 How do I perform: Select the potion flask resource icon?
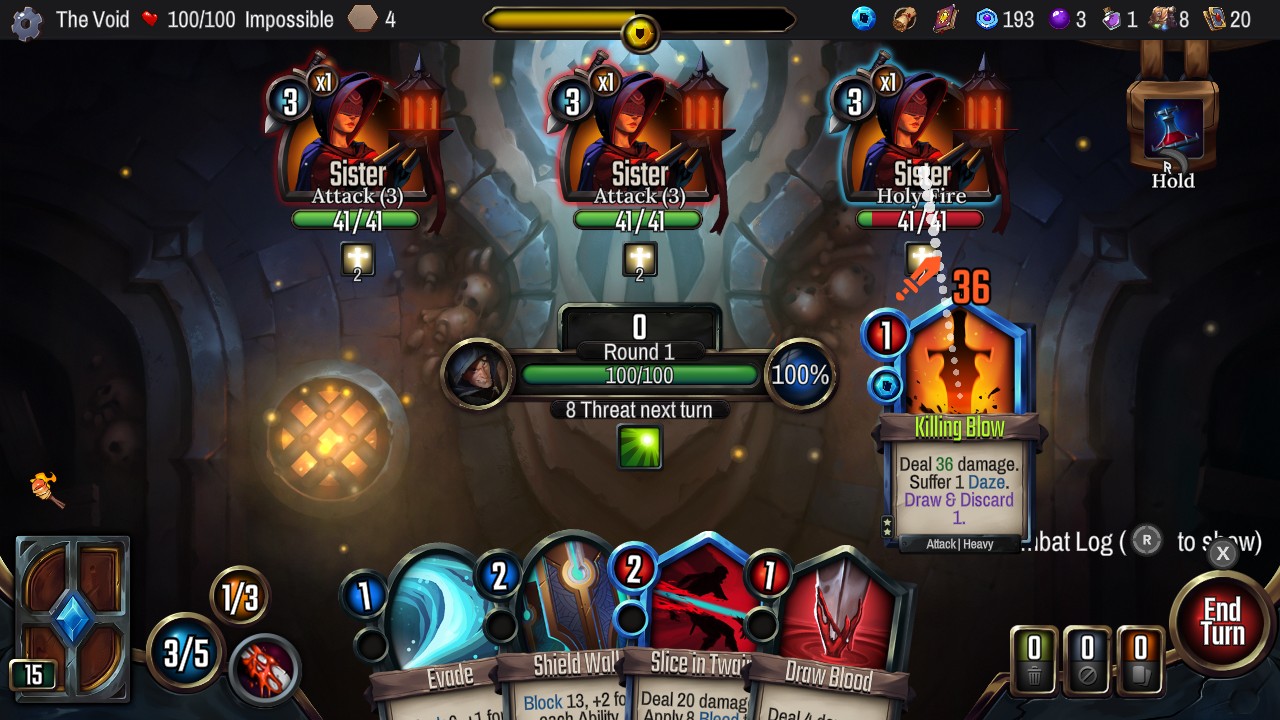(1113, 18)
